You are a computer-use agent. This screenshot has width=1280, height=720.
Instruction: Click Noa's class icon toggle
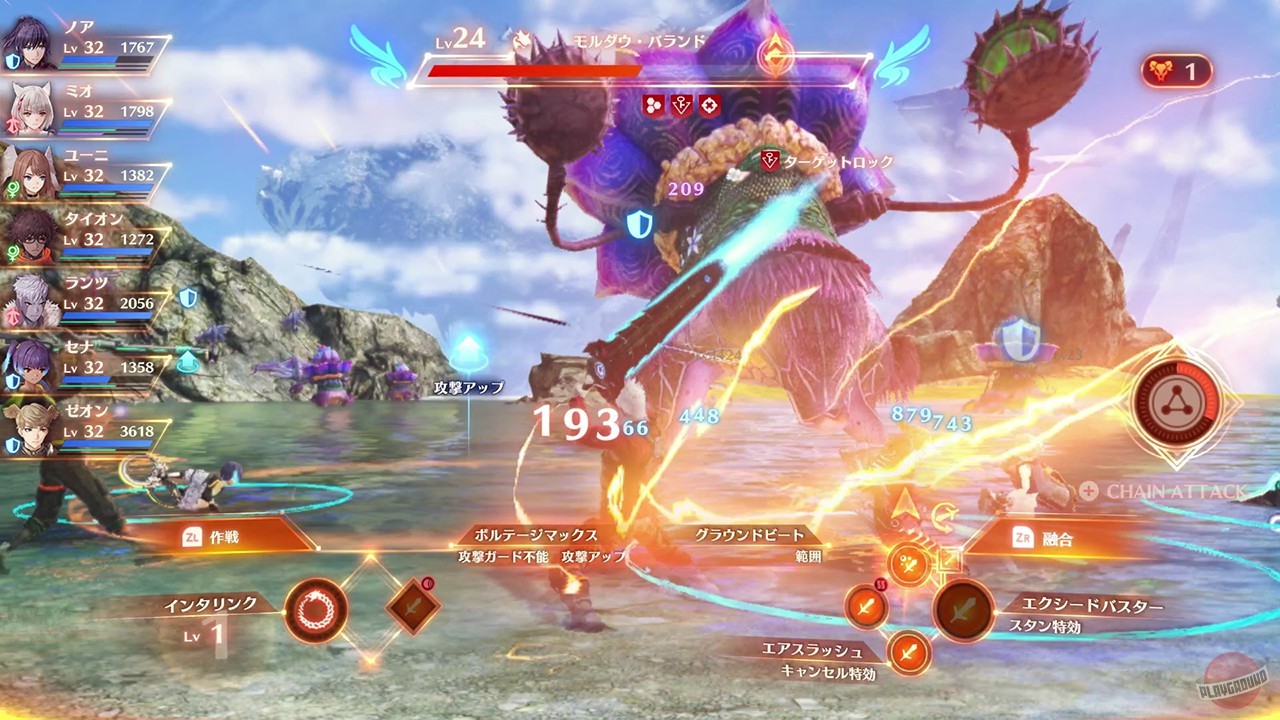coord(12,59)
